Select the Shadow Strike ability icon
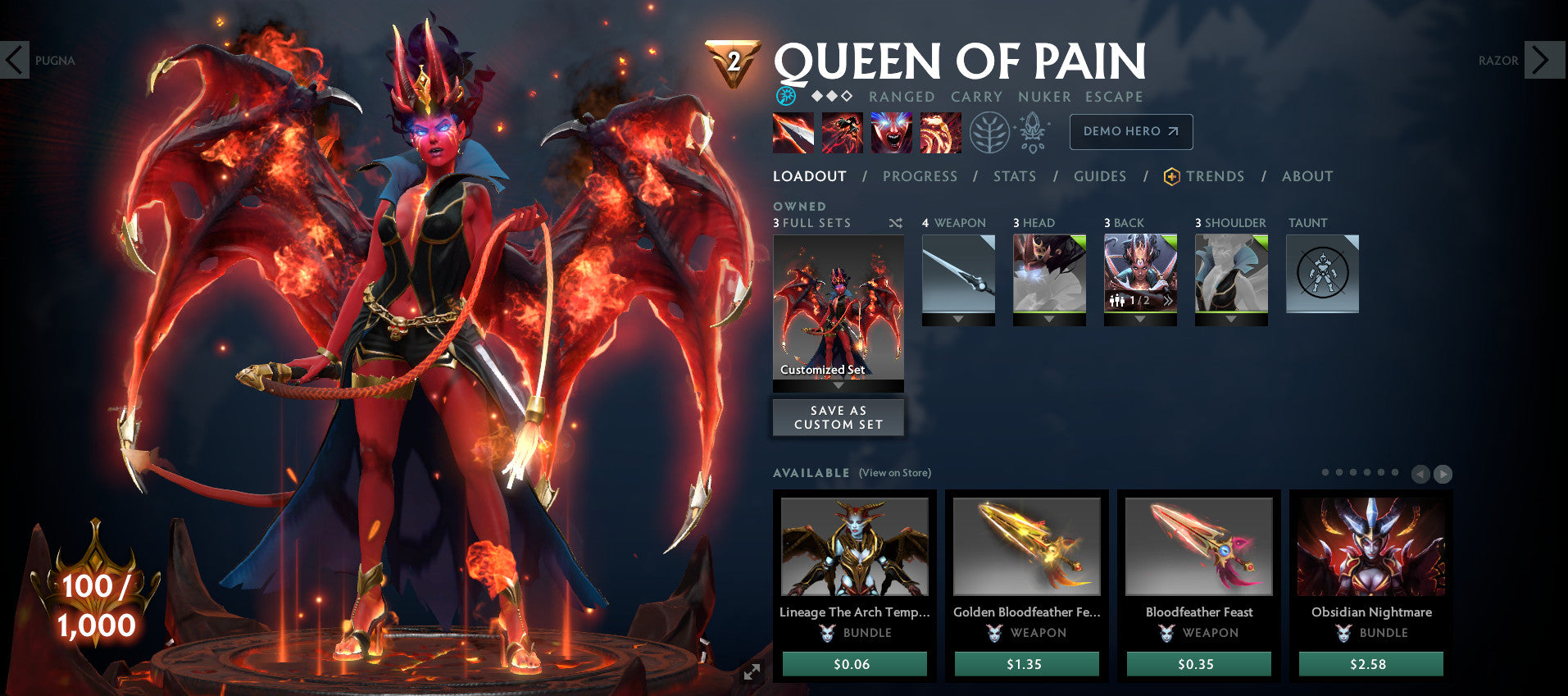Screen dimensions: 1568x696 point(793,133)
